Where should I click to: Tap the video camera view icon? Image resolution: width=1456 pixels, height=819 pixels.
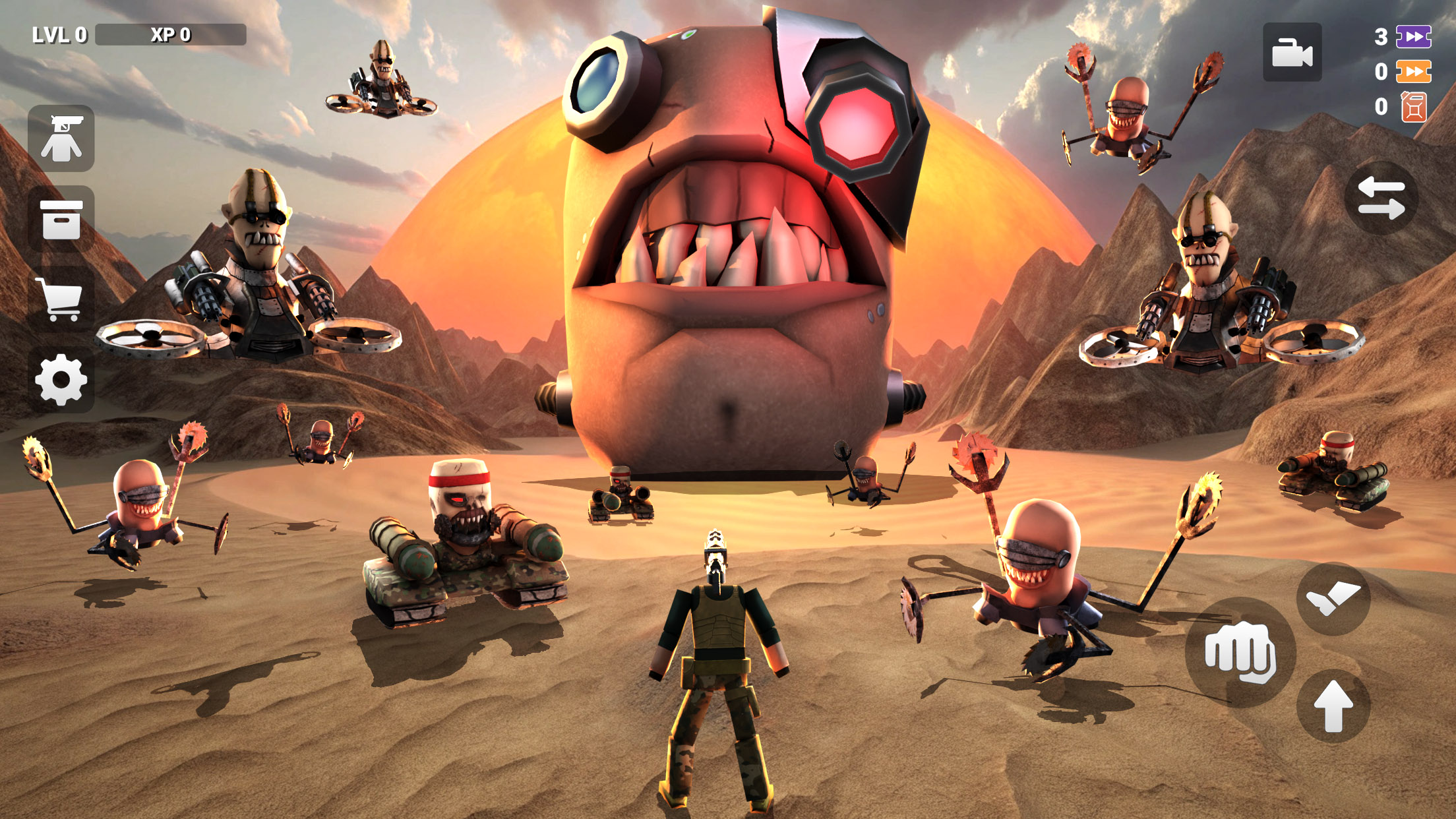1294,53
